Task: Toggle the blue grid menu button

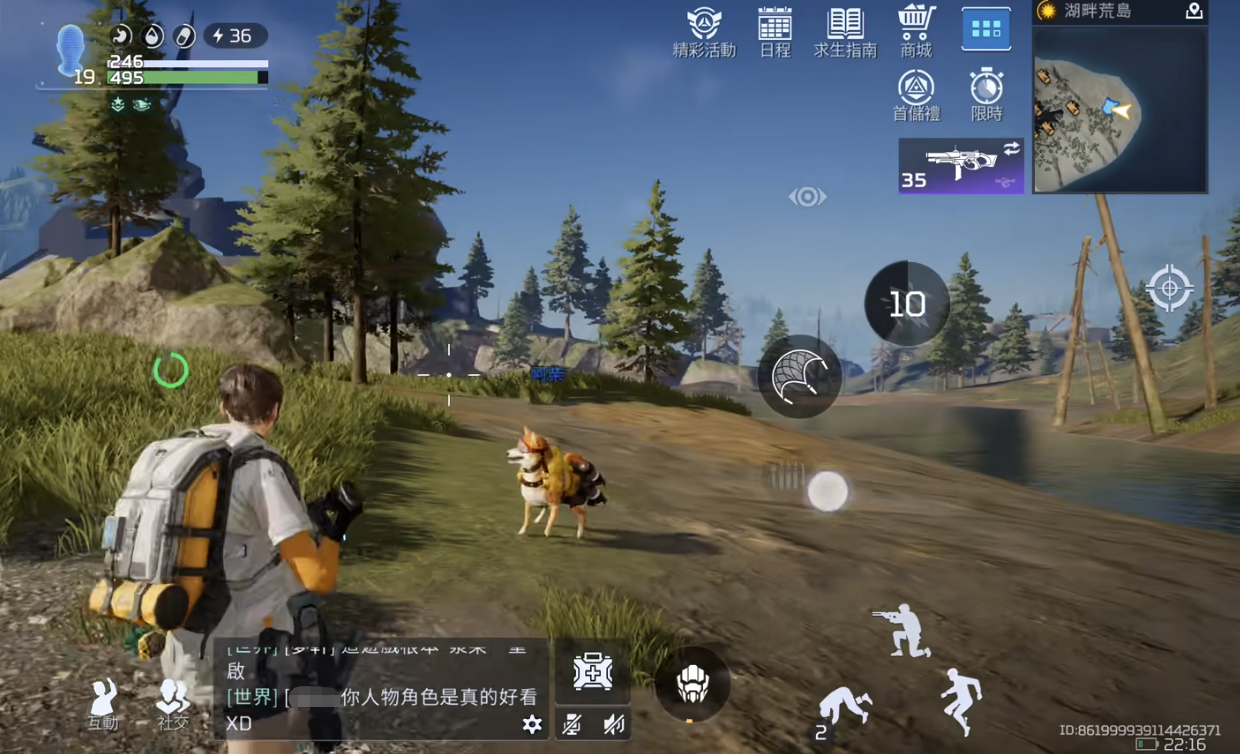Action: tap(986, 29)
